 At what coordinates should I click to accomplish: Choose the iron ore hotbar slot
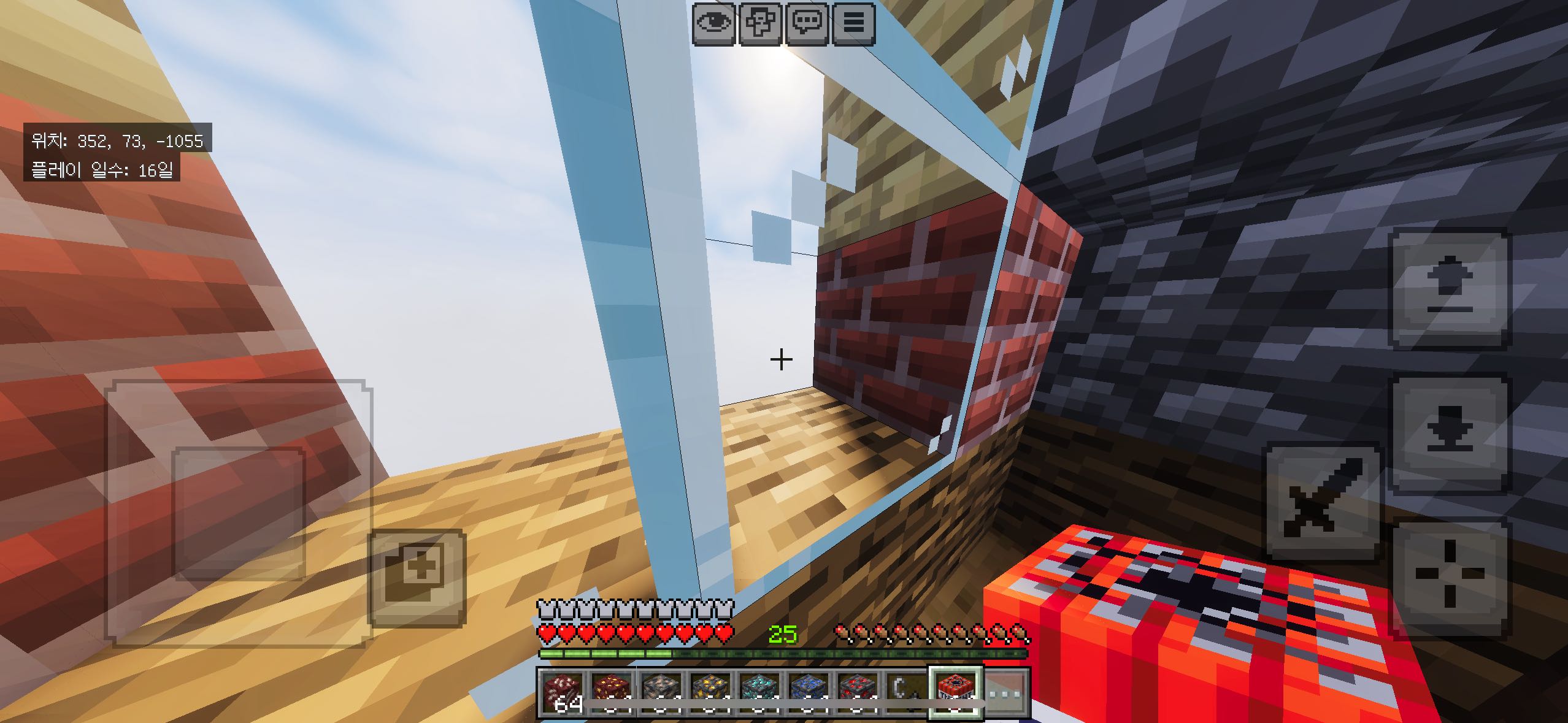[x=659, y=692]
